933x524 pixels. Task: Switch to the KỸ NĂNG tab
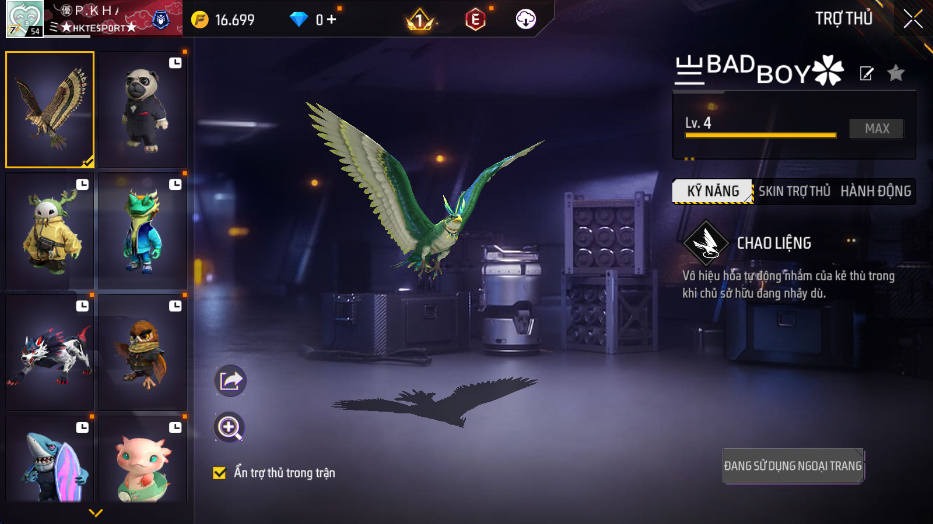point(712,191)
